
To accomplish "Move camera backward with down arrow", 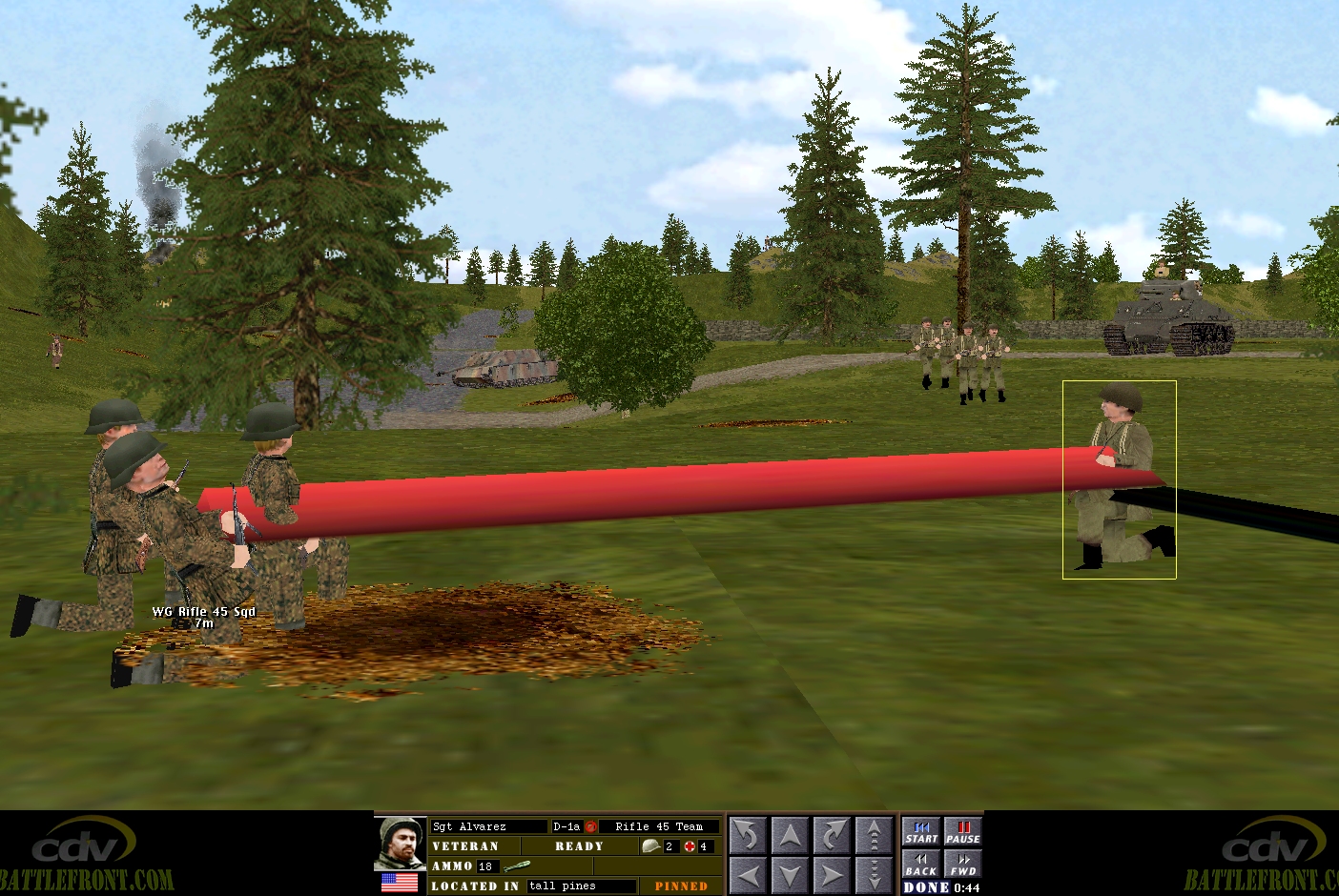I will coord(790,874).
